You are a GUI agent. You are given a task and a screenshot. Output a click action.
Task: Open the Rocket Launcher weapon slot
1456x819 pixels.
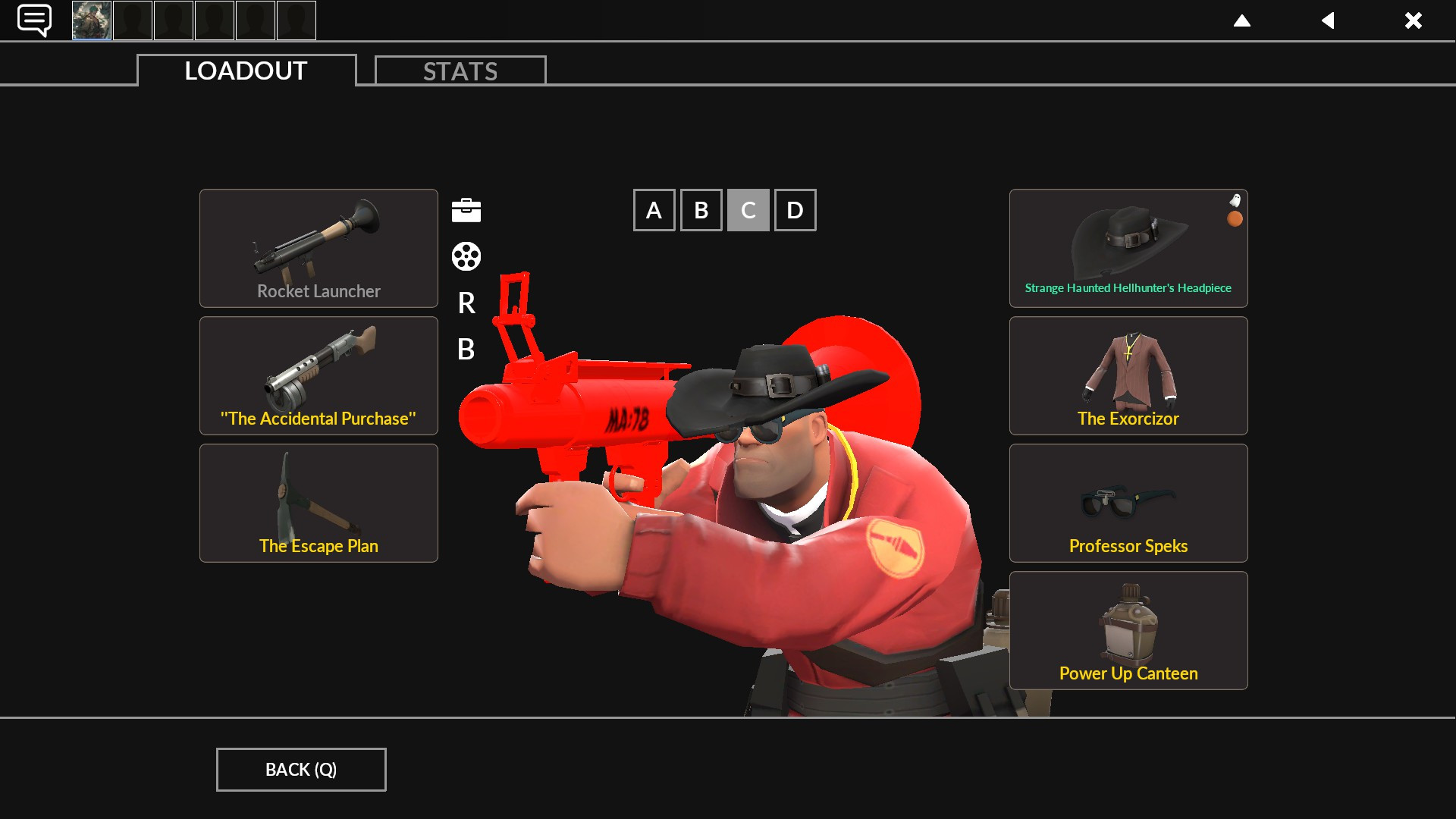click(318, 248)
